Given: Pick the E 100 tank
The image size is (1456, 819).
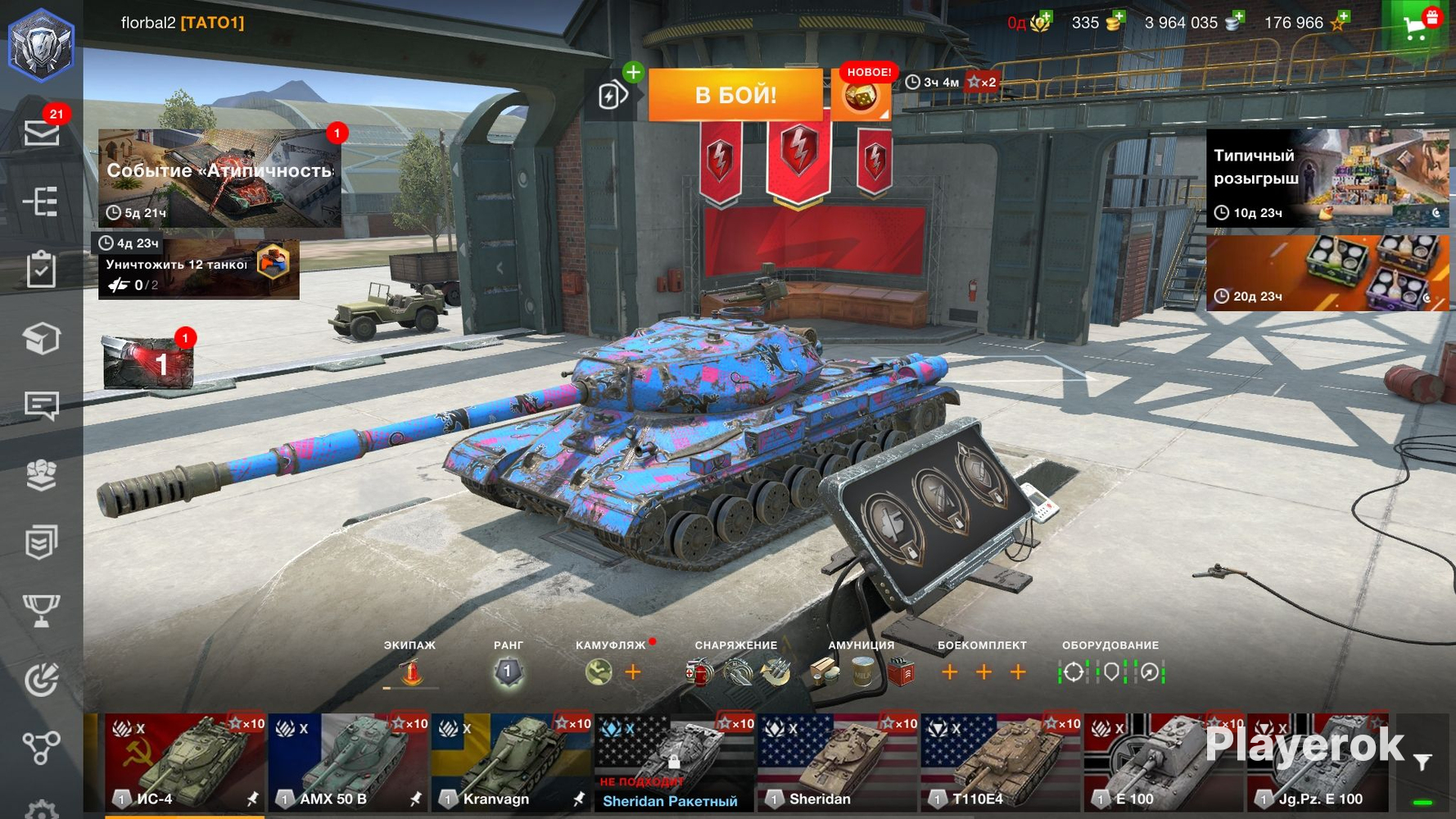Looking at the screenshot, I should (1164, 762).
